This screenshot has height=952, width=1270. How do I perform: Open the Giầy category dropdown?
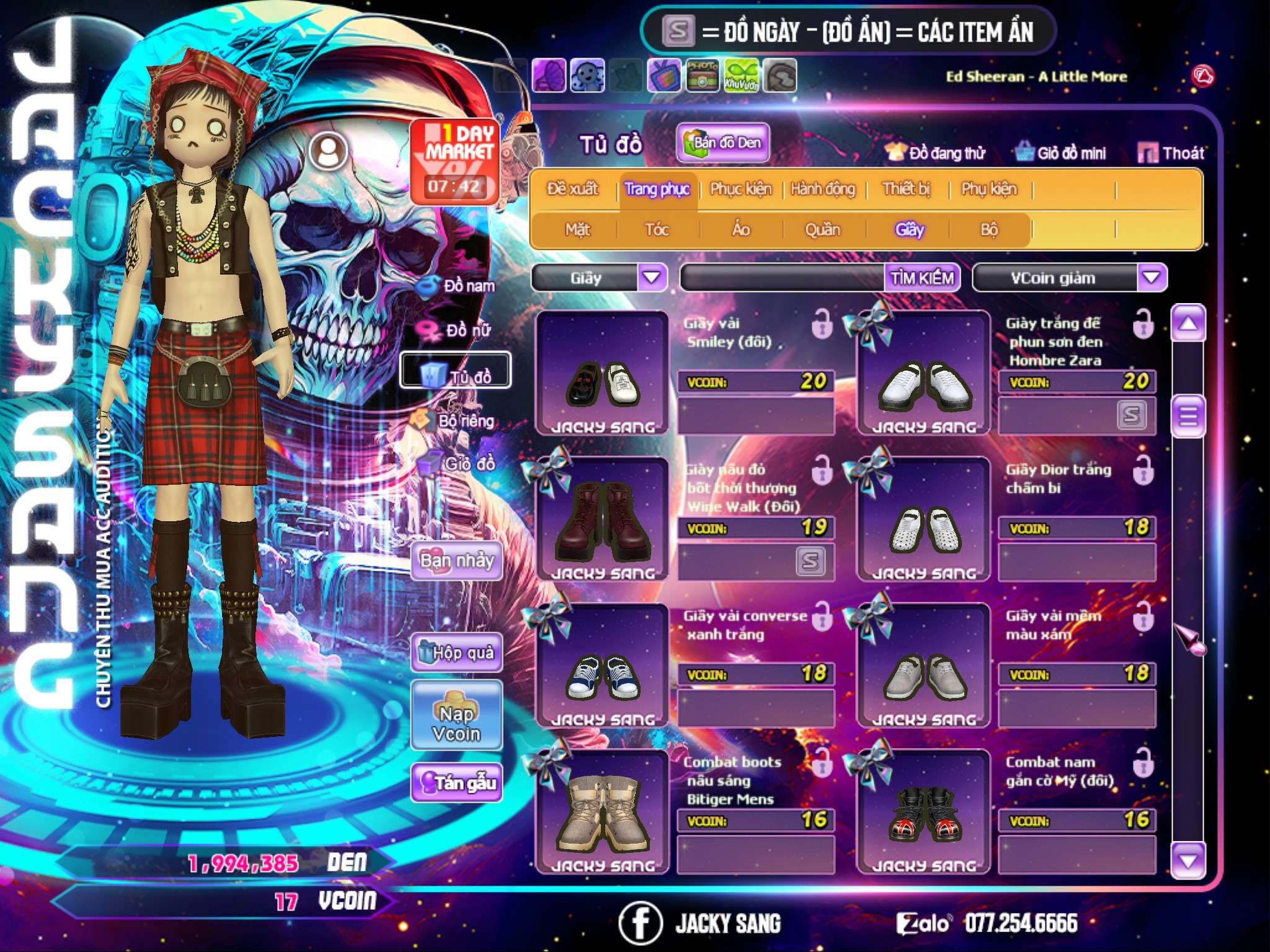coord(652,278)
